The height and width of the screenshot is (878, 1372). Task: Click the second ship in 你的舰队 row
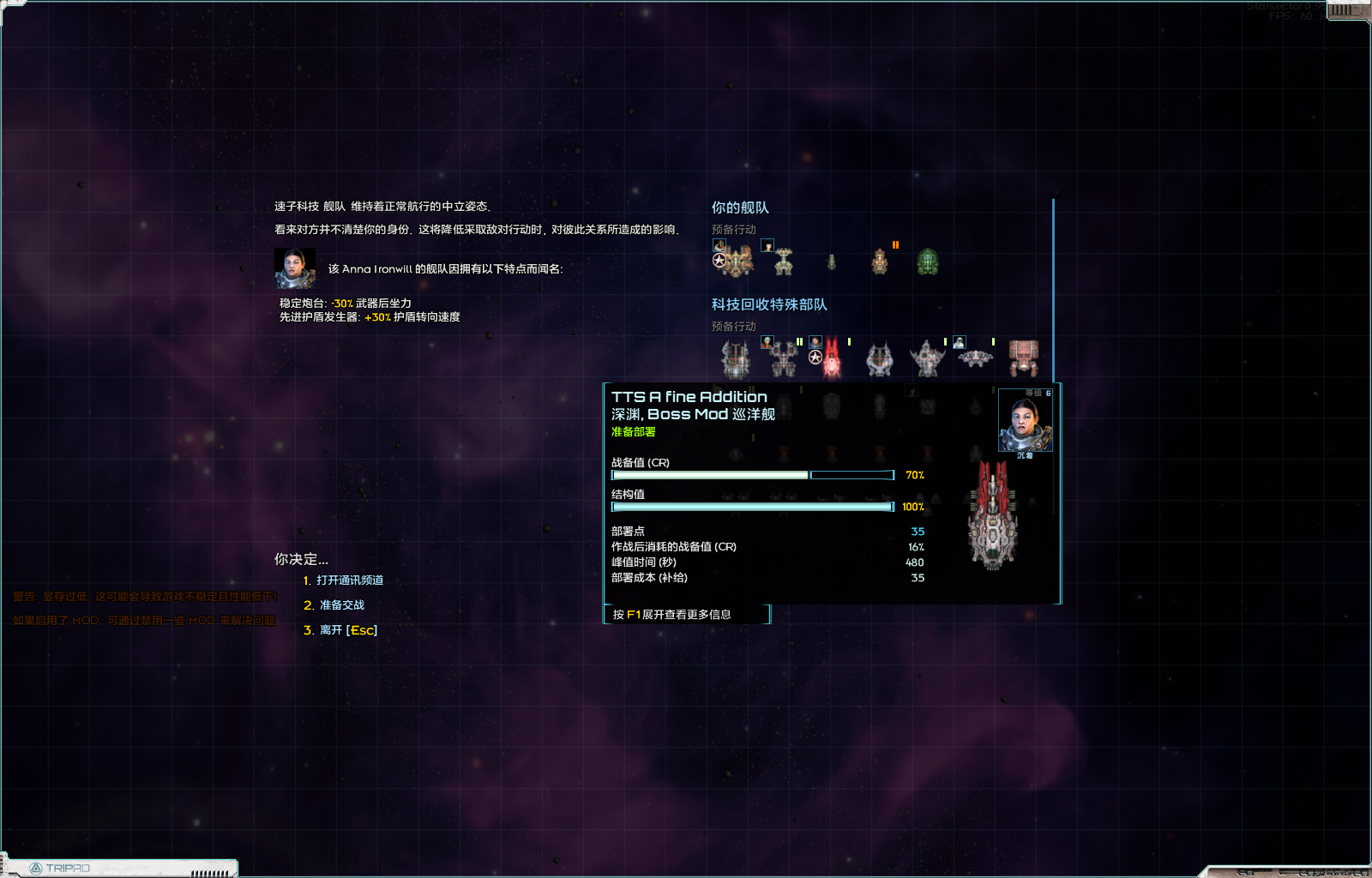pos(784,262)
